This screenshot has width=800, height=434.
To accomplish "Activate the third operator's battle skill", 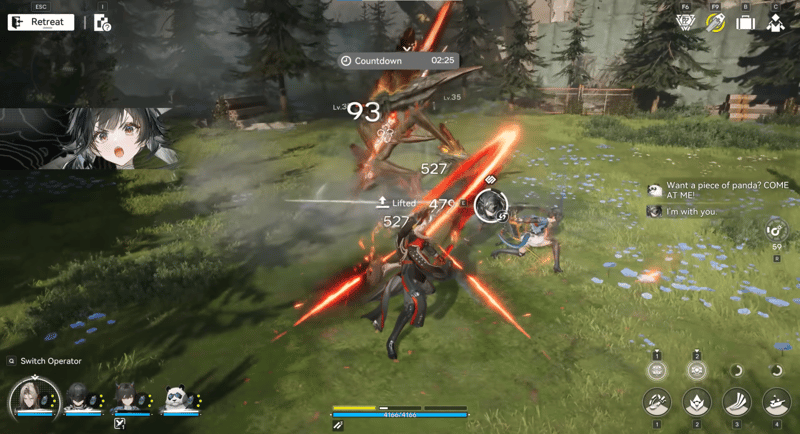I will [737, 403].
